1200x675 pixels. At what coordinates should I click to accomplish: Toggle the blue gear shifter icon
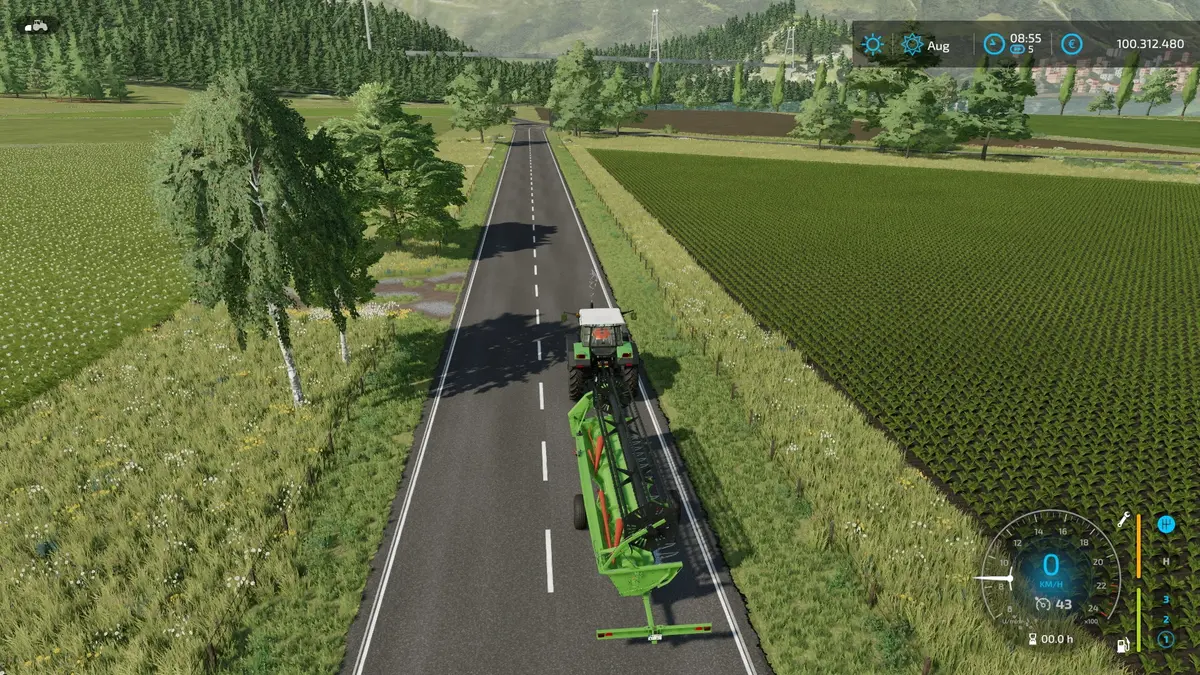tap(1166, 523)
